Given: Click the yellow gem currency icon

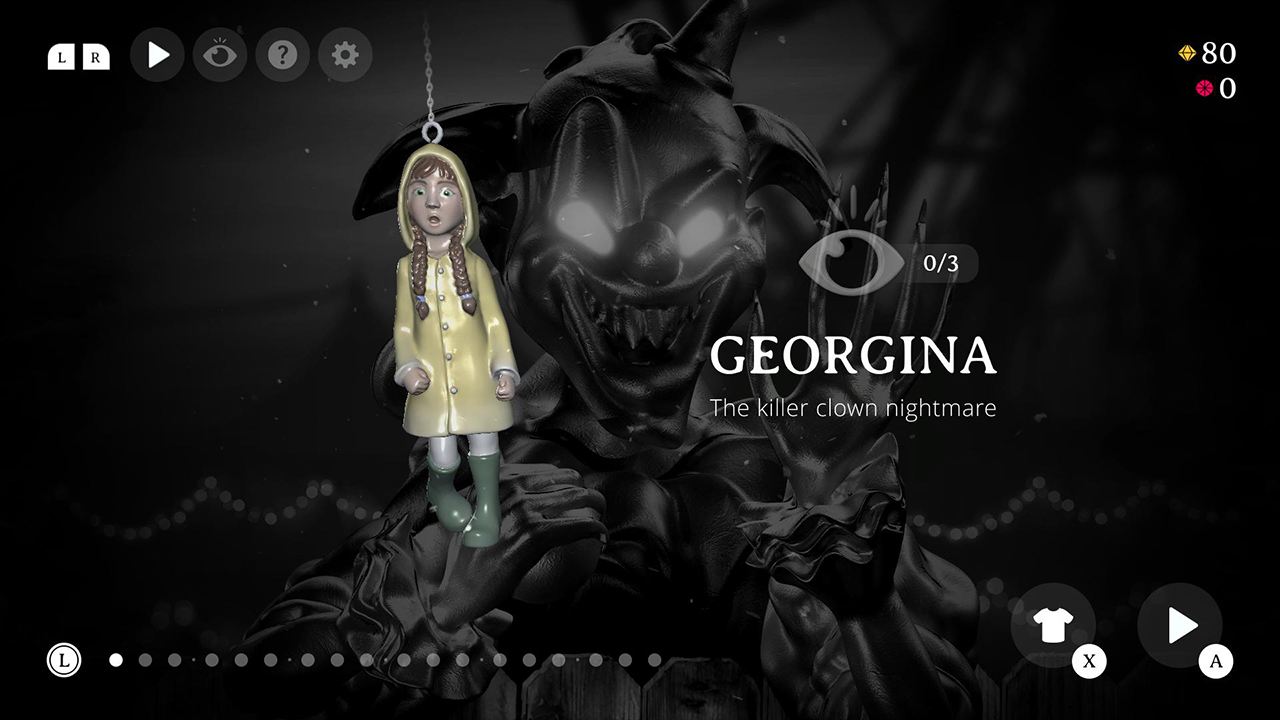Looking at the screenshot, I should coord(1188,54).
